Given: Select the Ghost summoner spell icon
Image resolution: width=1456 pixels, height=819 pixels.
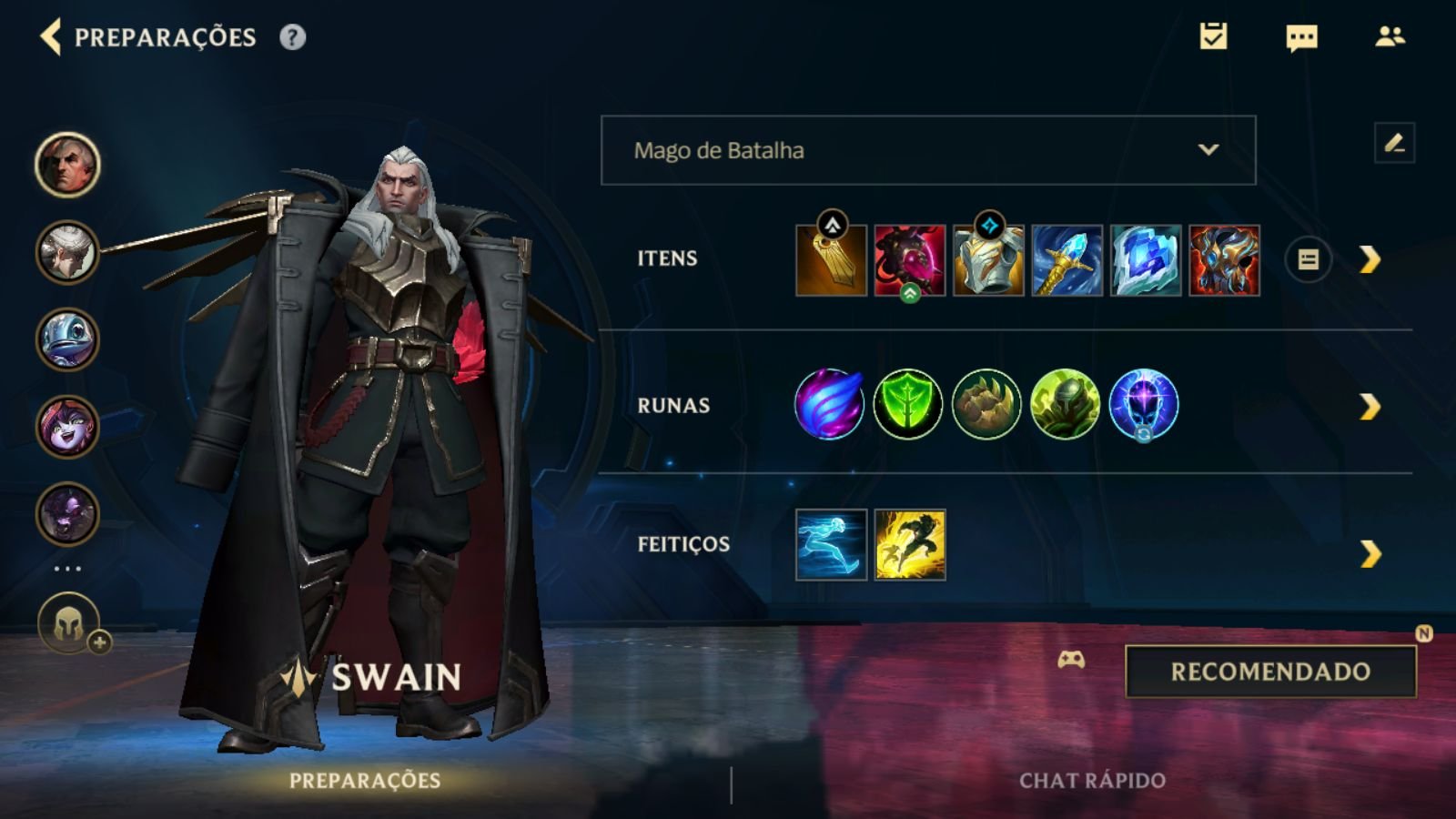Looking at the screenshot, I should click(x=829, y=546).
